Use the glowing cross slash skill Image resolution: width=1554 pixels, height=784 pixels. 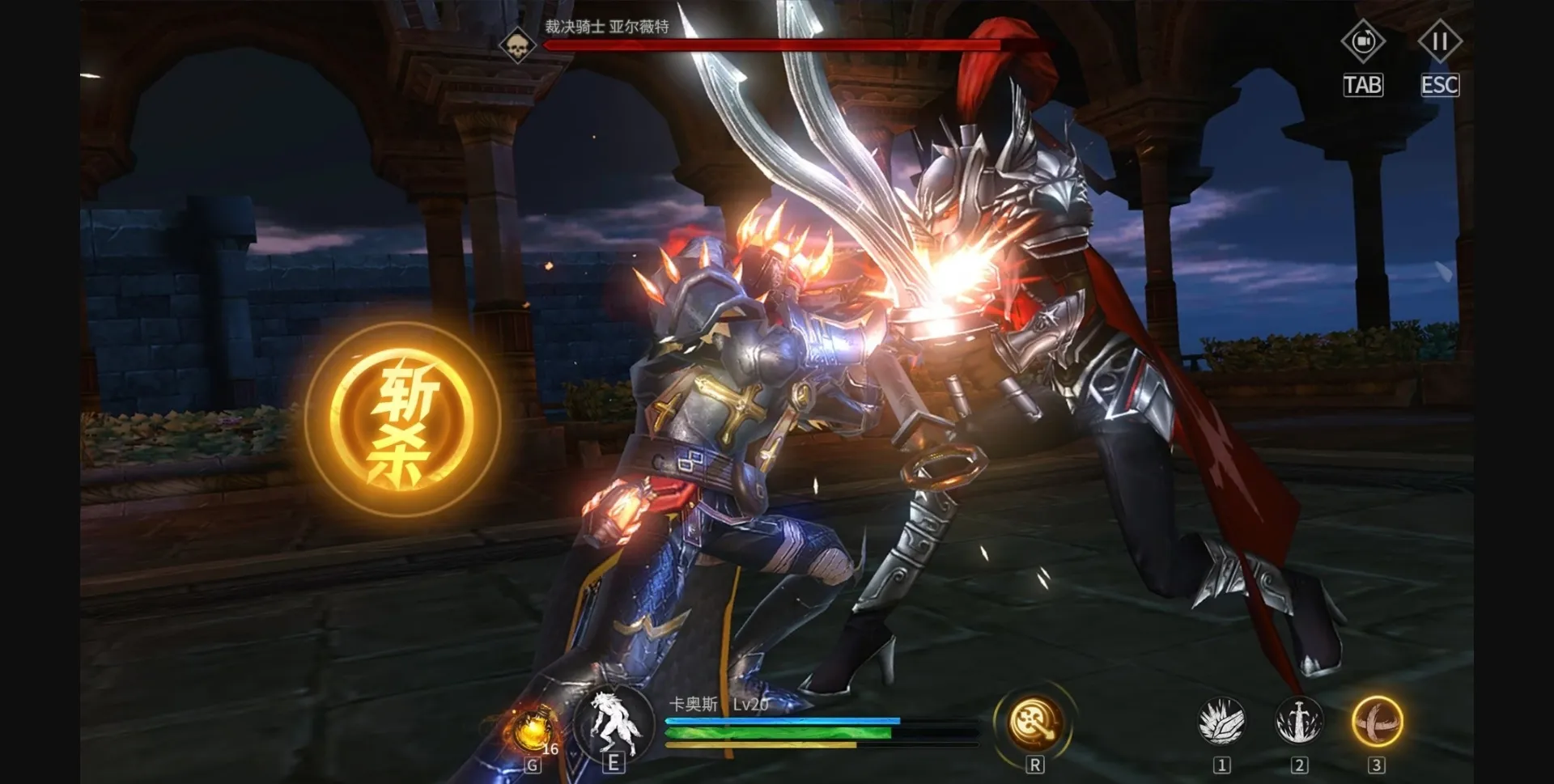1376,721
